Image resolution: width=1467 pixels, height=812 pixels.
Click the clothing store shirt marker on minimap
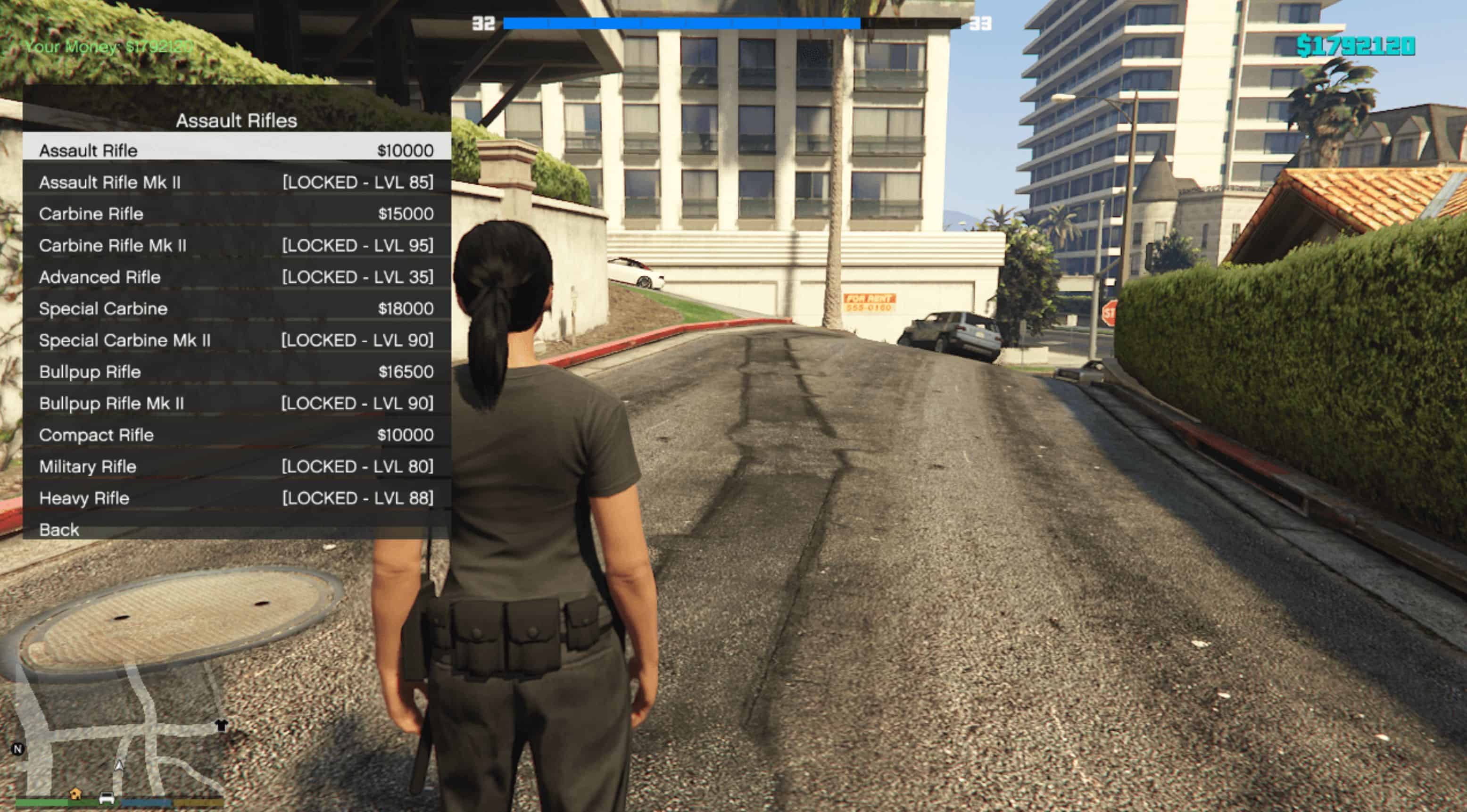pos(221,725)
